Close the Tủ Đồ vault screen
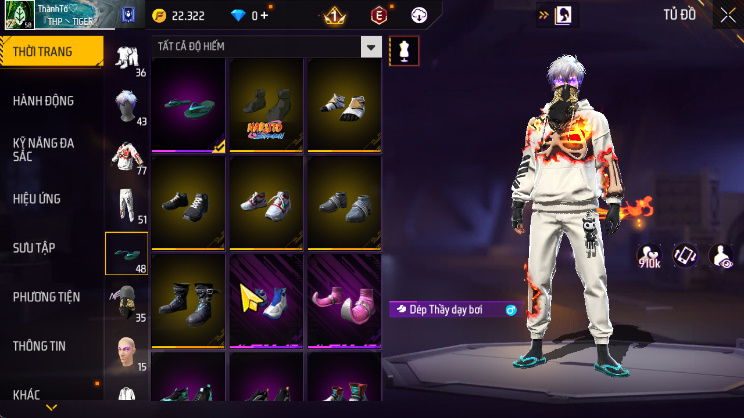 point(724,14)
